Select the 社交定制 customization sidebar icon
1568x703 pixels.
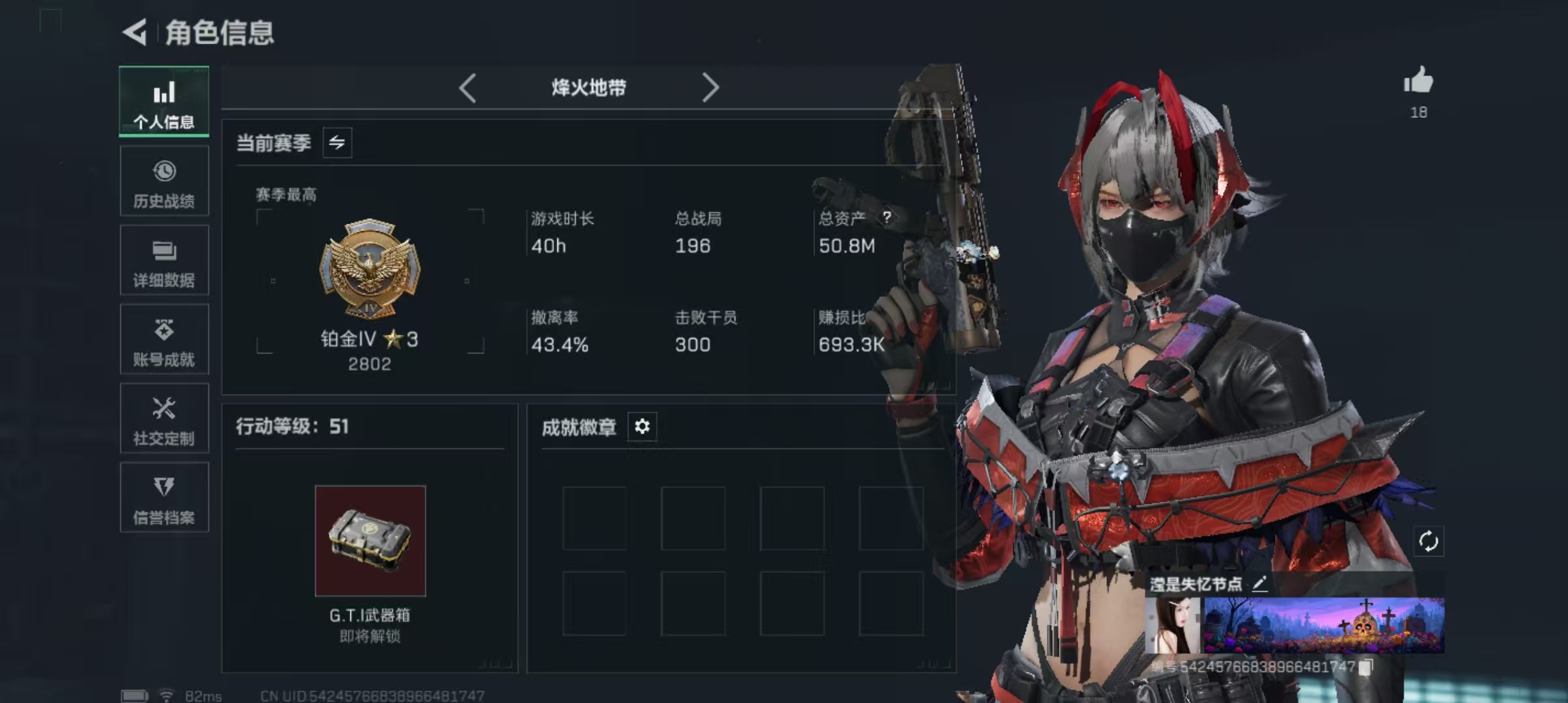click(x=164, y=419)
